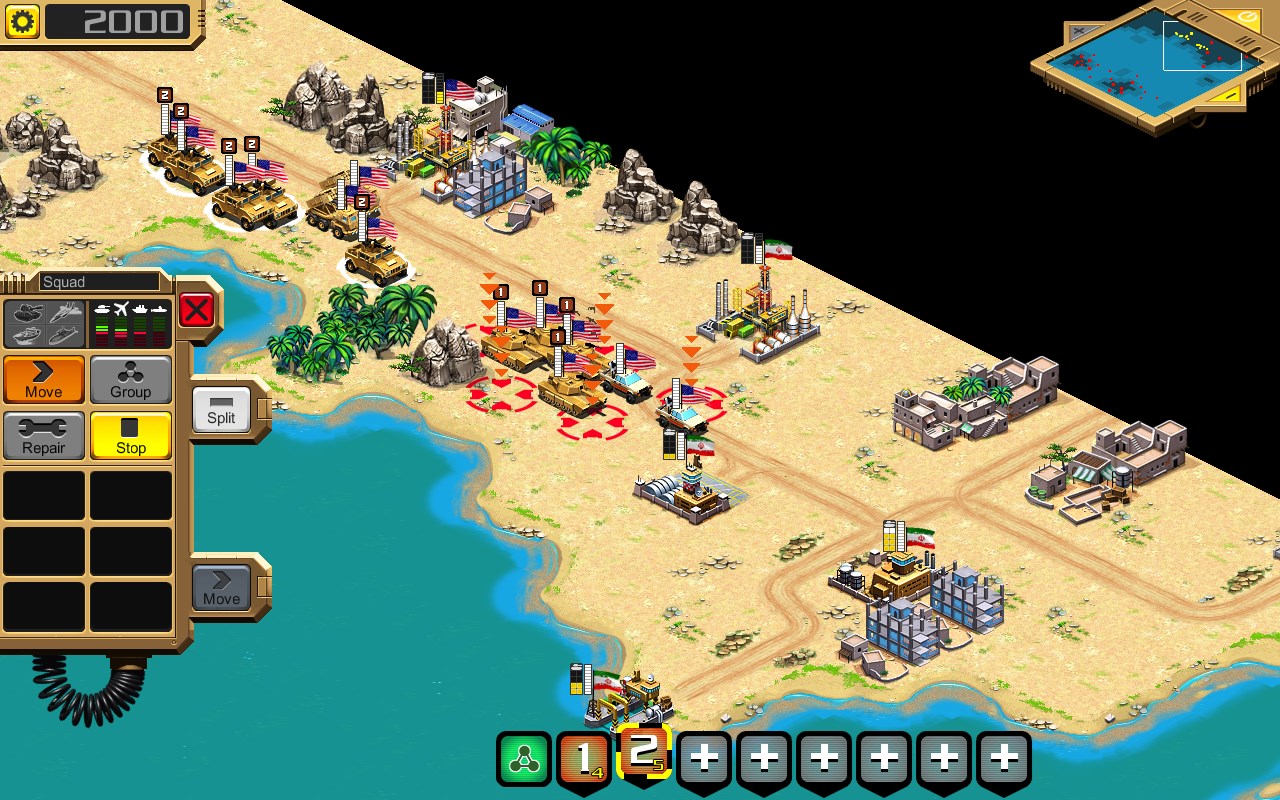Screen dimensions: 1280x800
Task: Close the Squad panel with the red X
Action: 197,308
